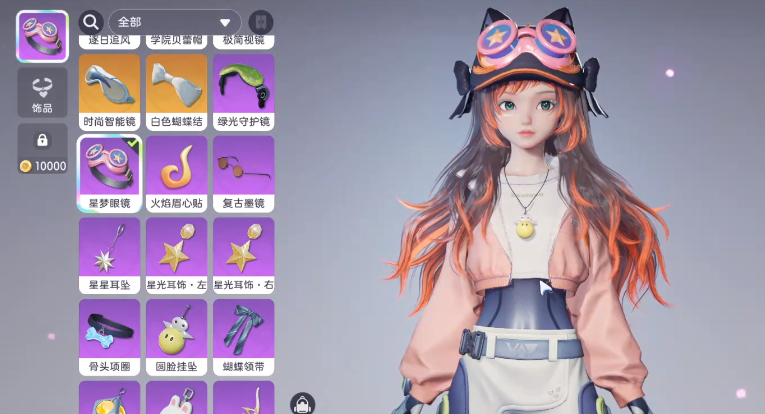This screenshot has width=765, height=414.
Task: Click the round bag icon at bottom
Action: (x=303, y=404)
